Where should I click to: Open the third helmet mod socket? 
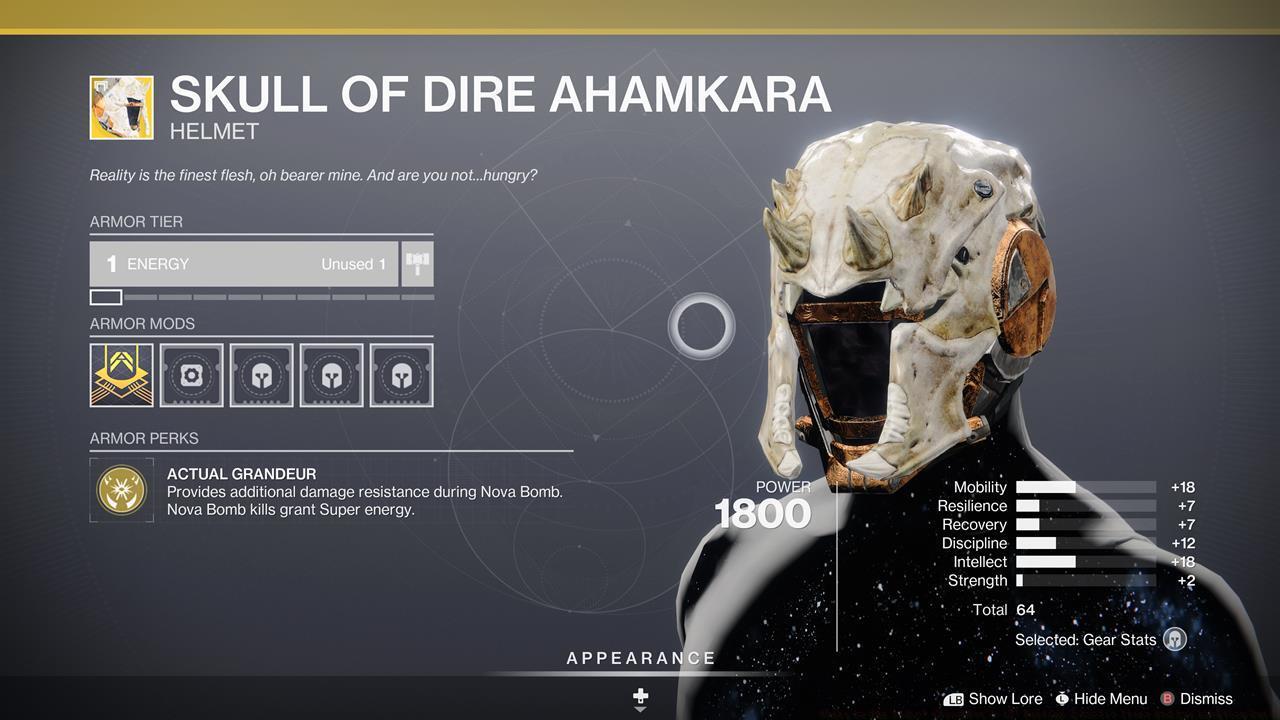click(x=401, y=374)
